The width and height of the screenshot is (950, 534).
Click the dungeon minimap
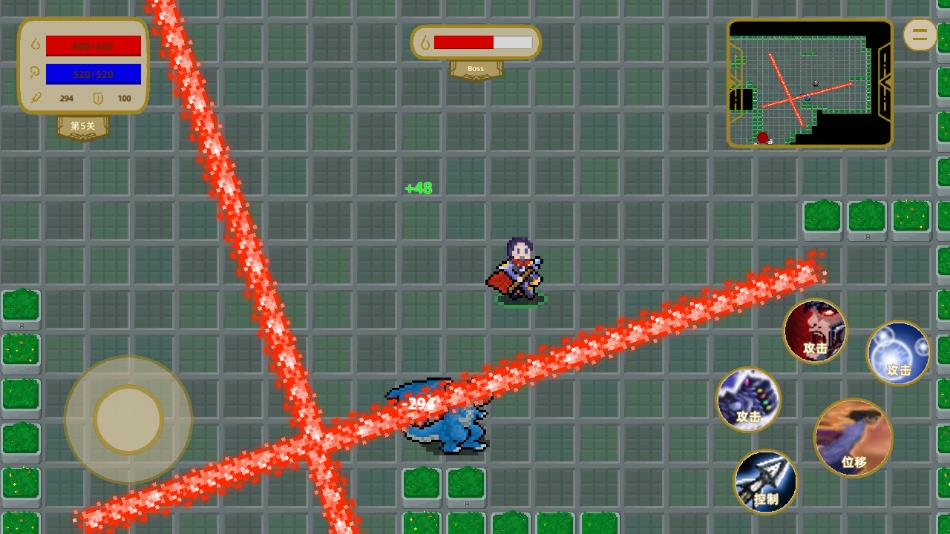[x=809, y=84]
